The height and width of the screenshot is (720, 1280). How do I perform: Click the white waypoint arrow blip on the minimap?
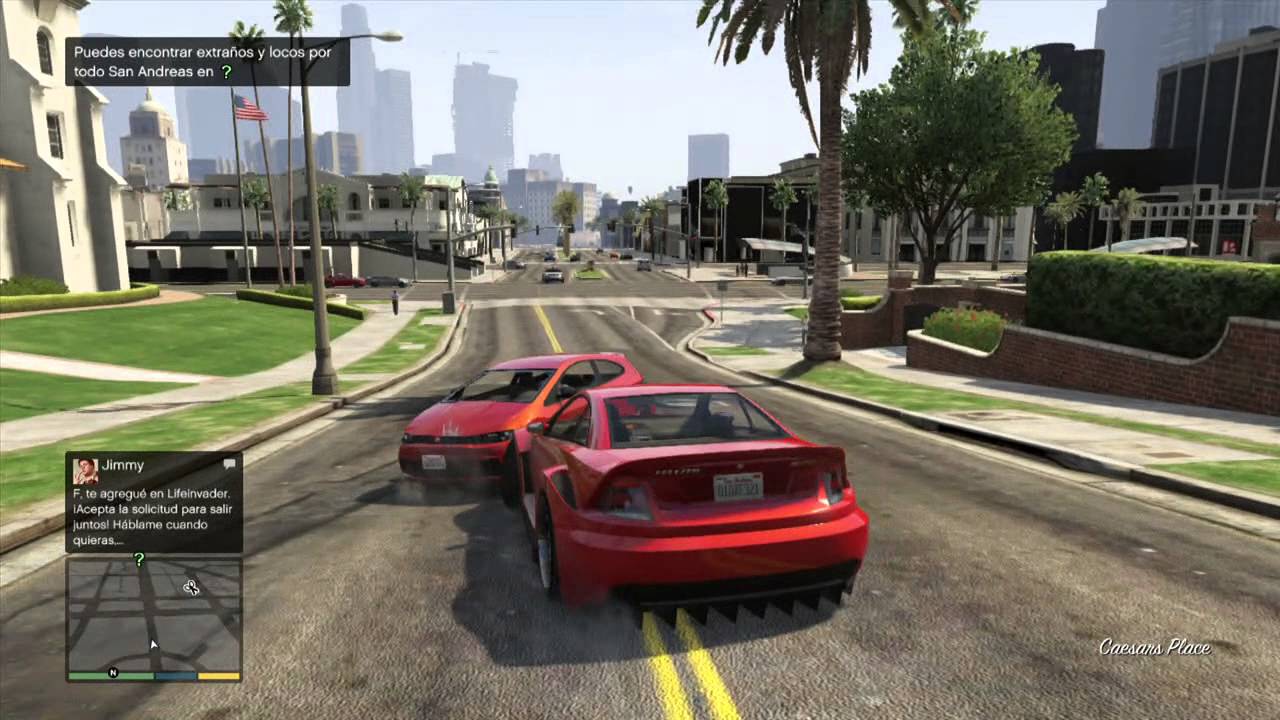(x=154, y=644)
